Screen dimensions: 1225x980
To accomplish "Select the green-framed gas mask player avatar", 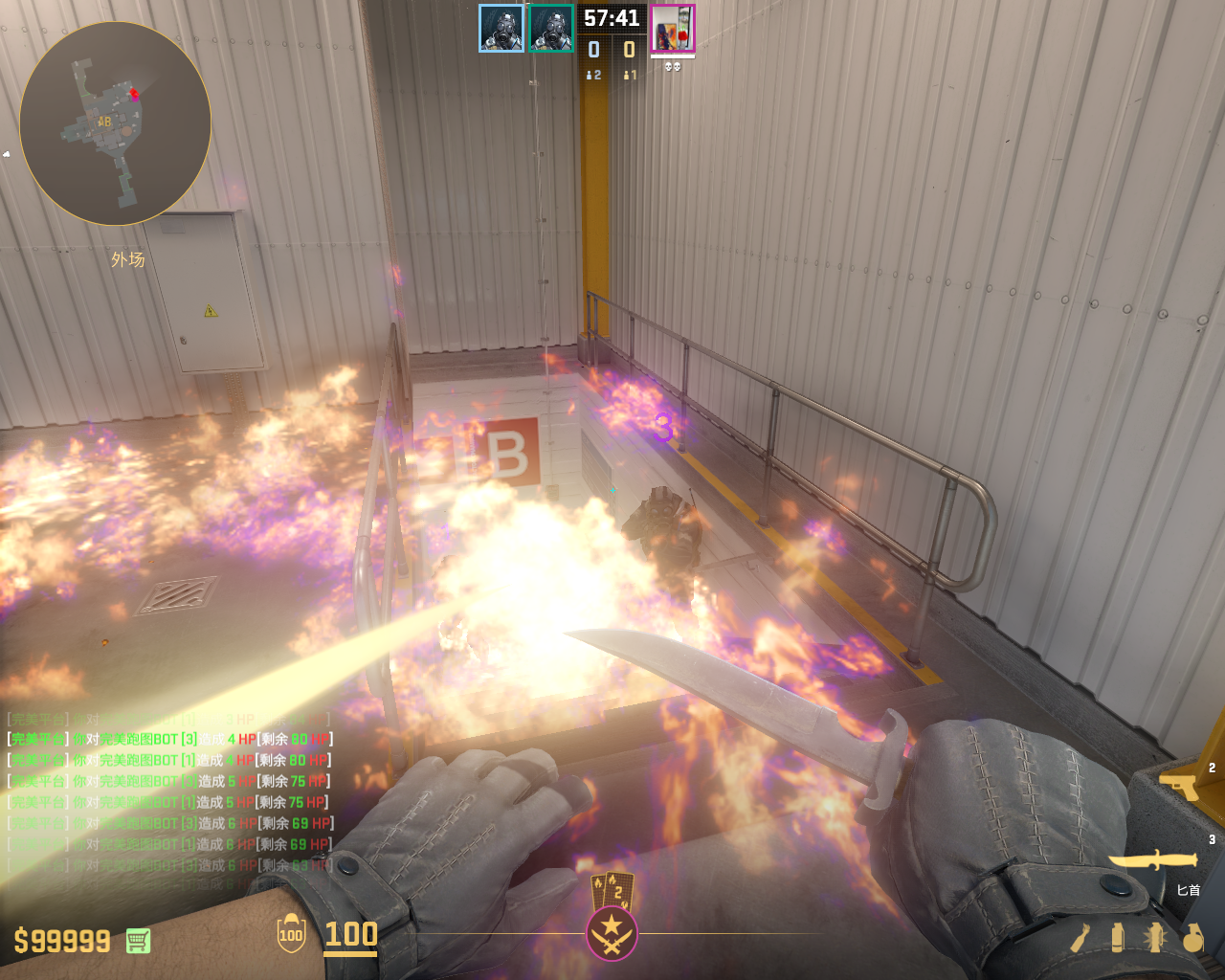I will (x=551, y=29).
